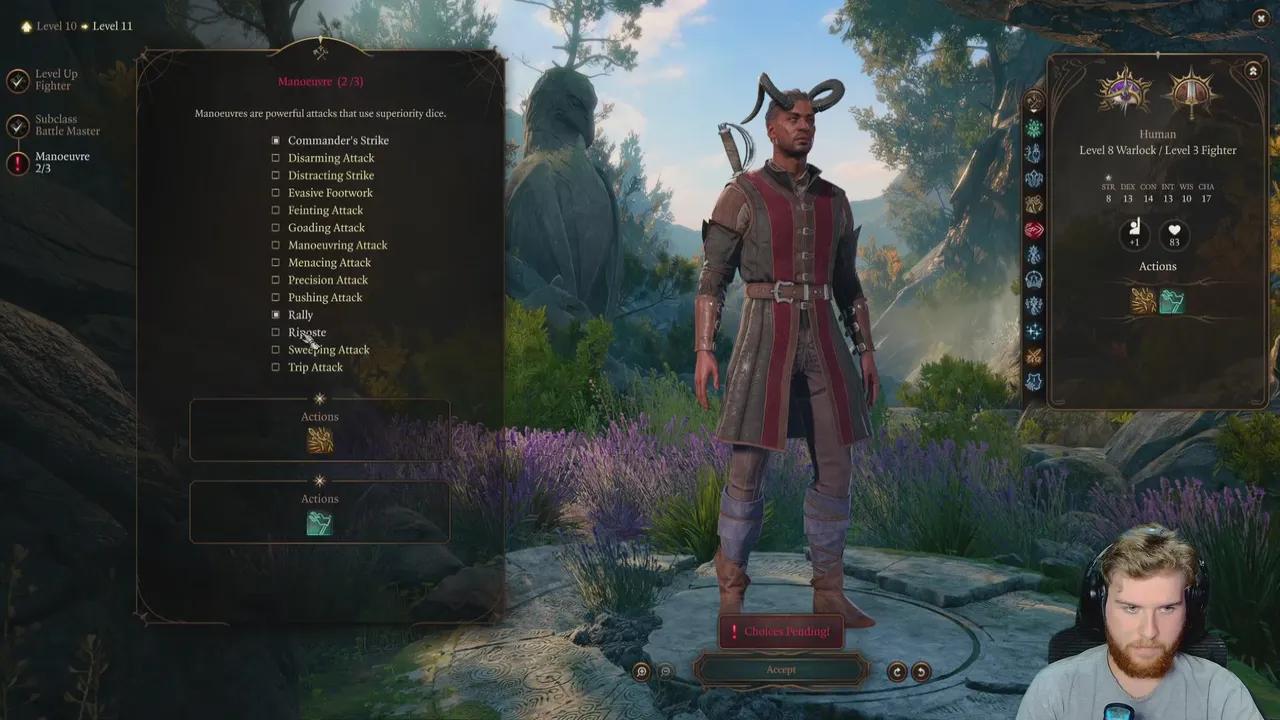
Task: Click the Choices Pending notification
Action: (x=781, y=631)
